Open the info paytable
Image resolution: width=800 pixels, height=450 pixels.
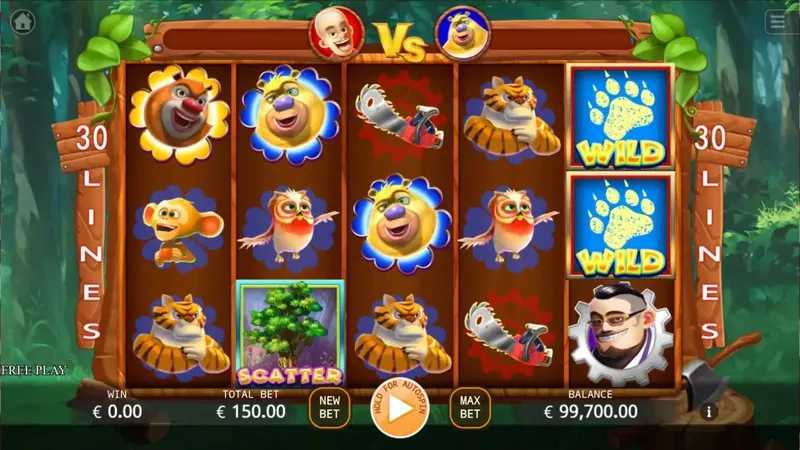pyautogui.click(x=709, y=411)
